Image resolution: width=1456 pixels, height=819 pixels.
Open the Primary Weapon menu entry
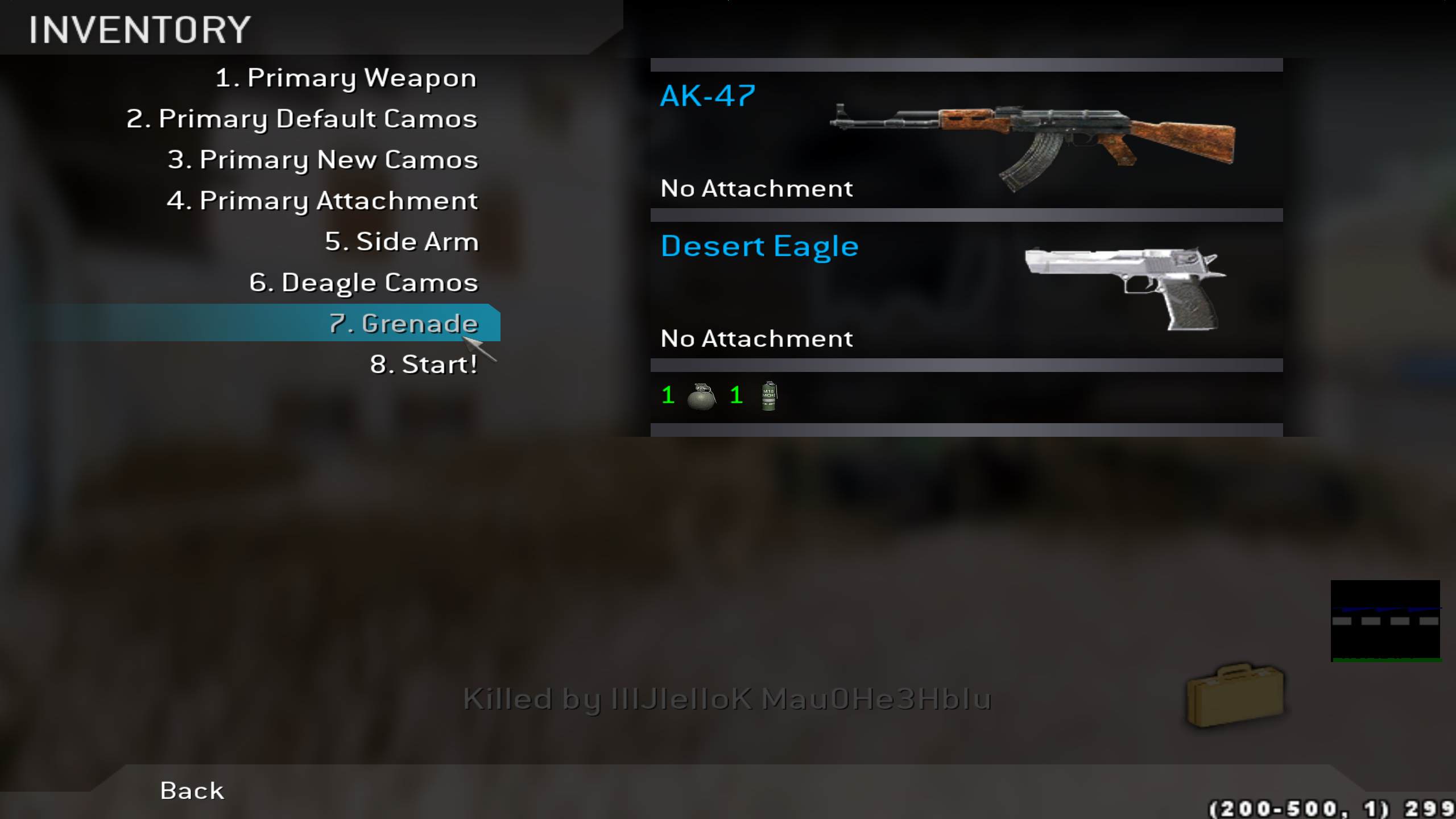[x=345, y=78]
